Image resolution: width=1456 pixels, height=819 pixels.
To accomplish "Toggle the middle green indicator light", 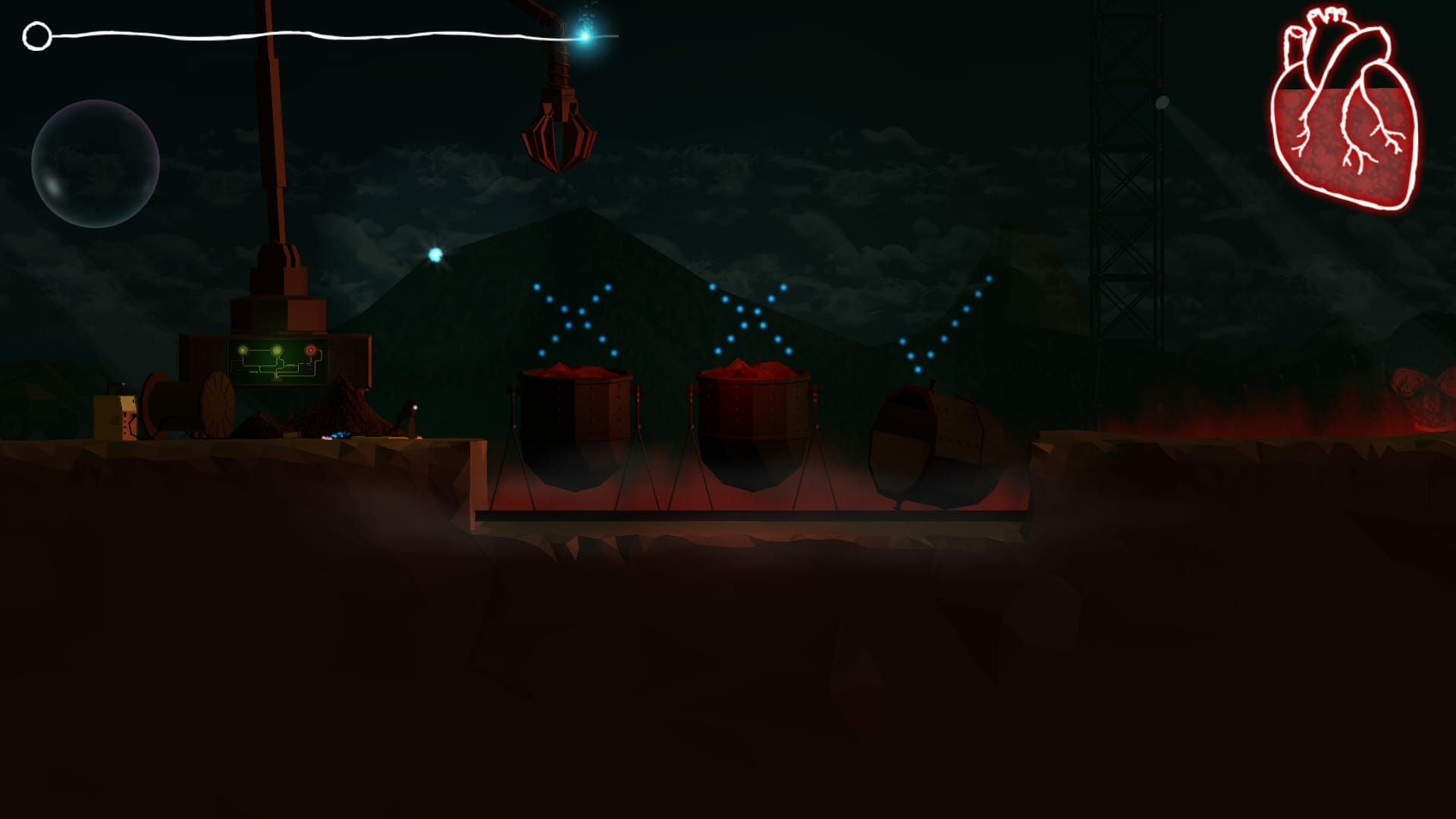I will (276, 350).
